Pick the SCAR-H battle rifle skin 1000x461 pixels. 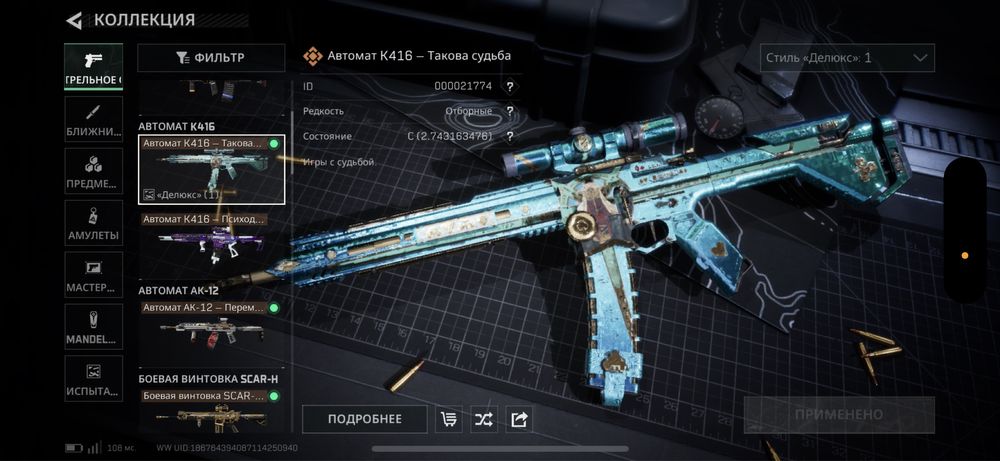211,410
